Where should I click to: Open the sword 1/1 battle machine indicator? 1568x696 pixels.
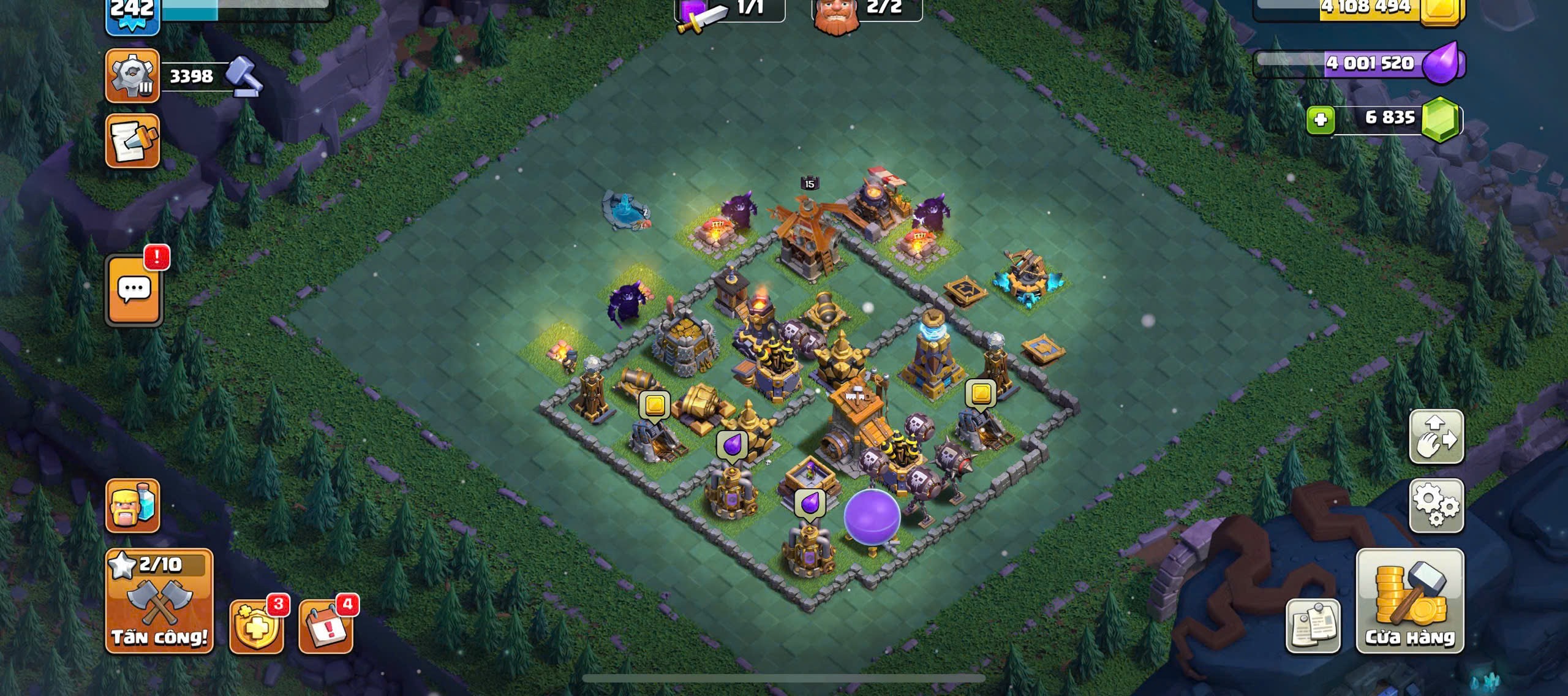(x=729, y=10)
